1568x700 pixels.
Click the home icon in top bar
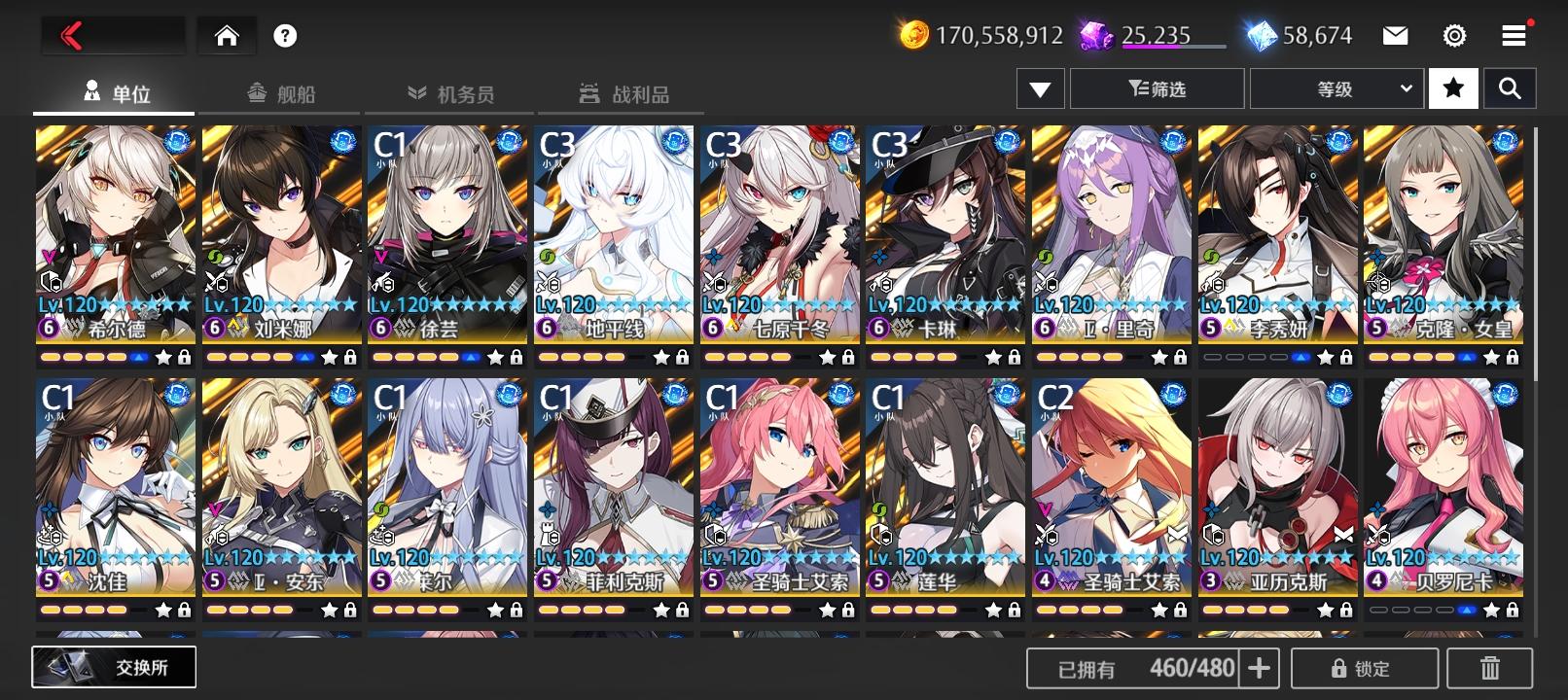tap(227, 35)
